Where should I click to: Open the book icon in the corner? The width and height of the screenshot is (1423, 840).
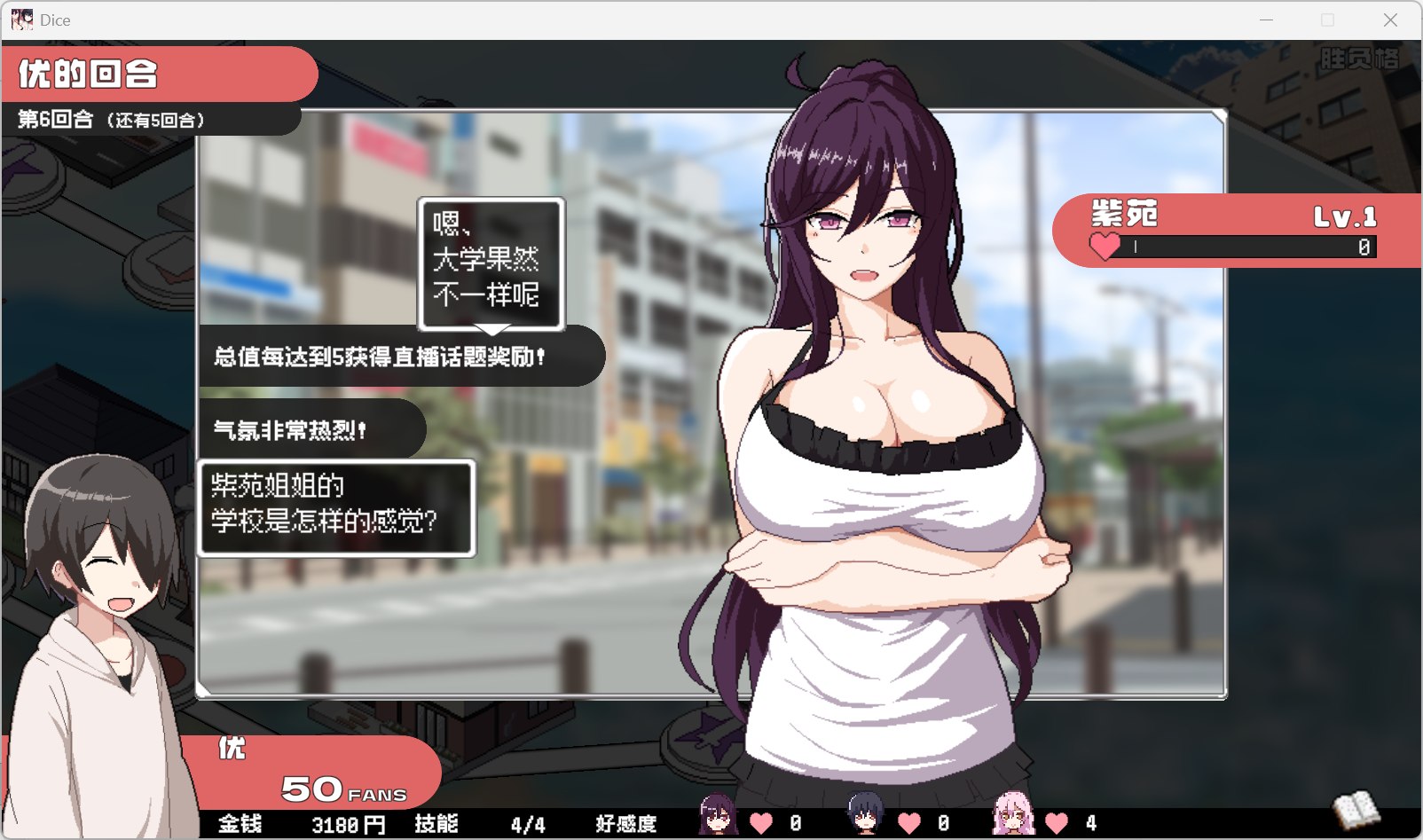(1356, 809)
